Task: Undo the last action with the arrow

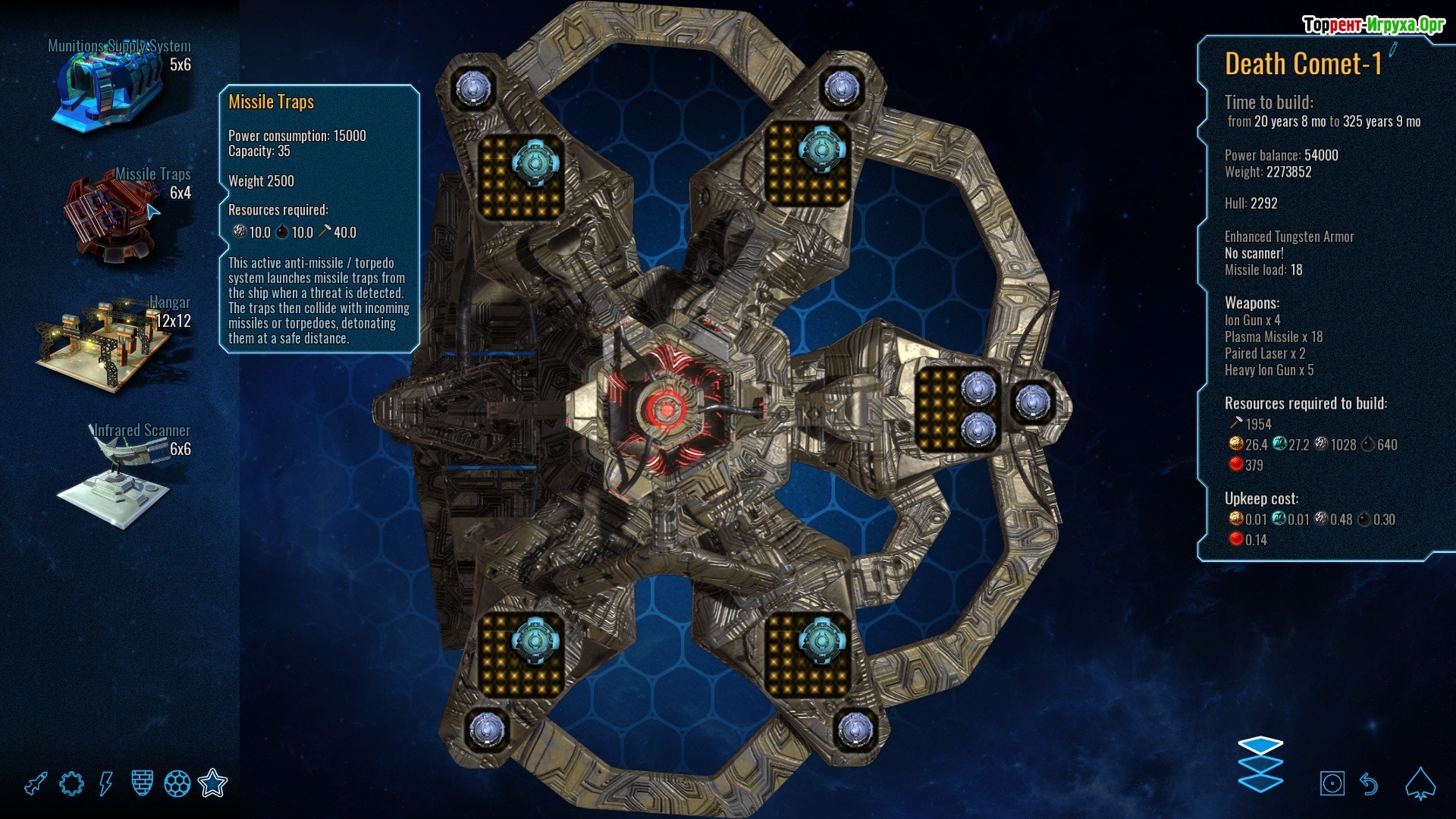Action: click(1369, 783)
